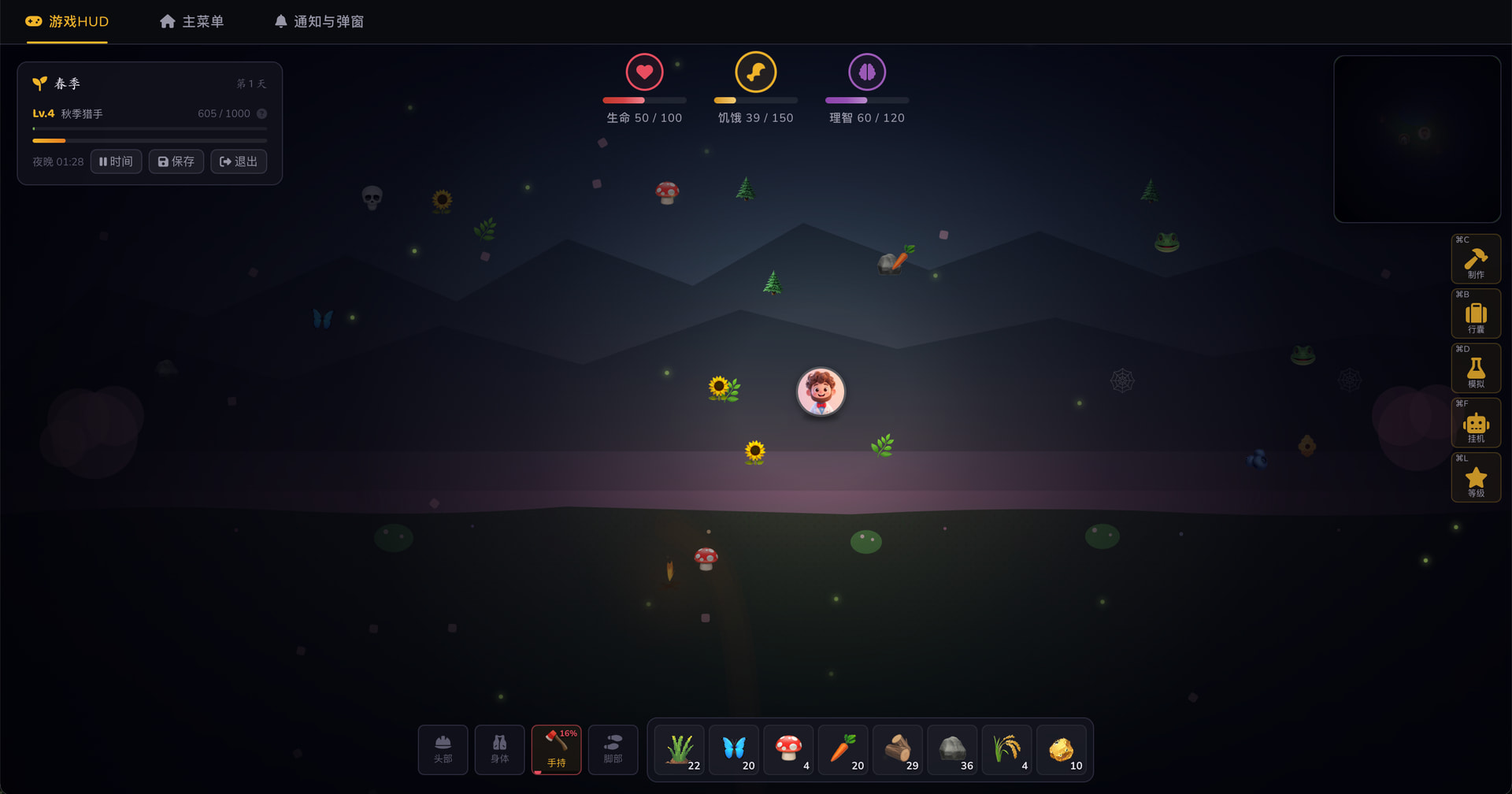Choose the 身体 body equipment slot
This screenshot has width=1512, height=794.
(500, 749)
